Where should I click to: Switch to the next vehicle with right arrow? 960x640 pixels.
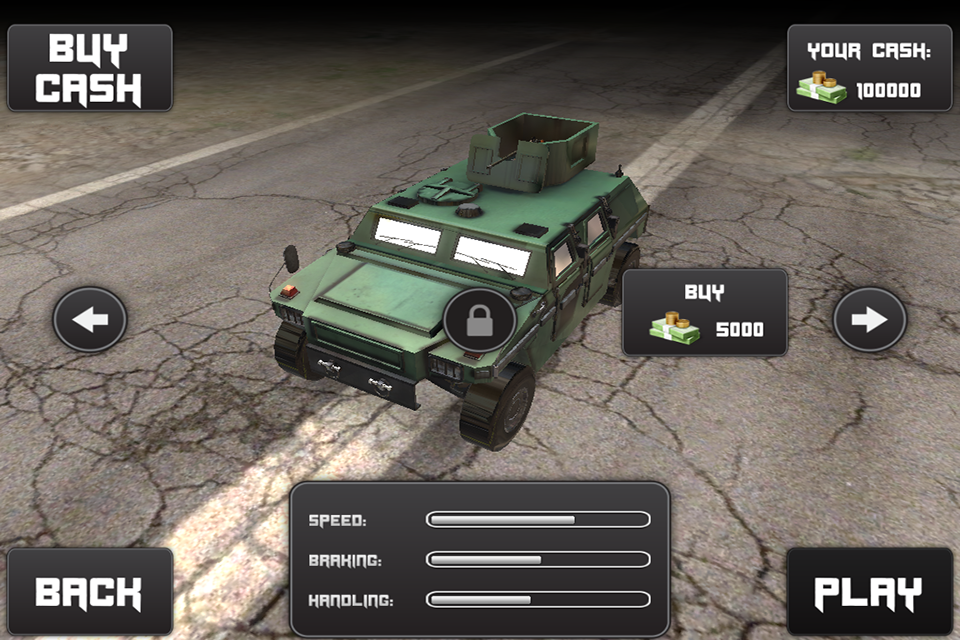[869, 320]
